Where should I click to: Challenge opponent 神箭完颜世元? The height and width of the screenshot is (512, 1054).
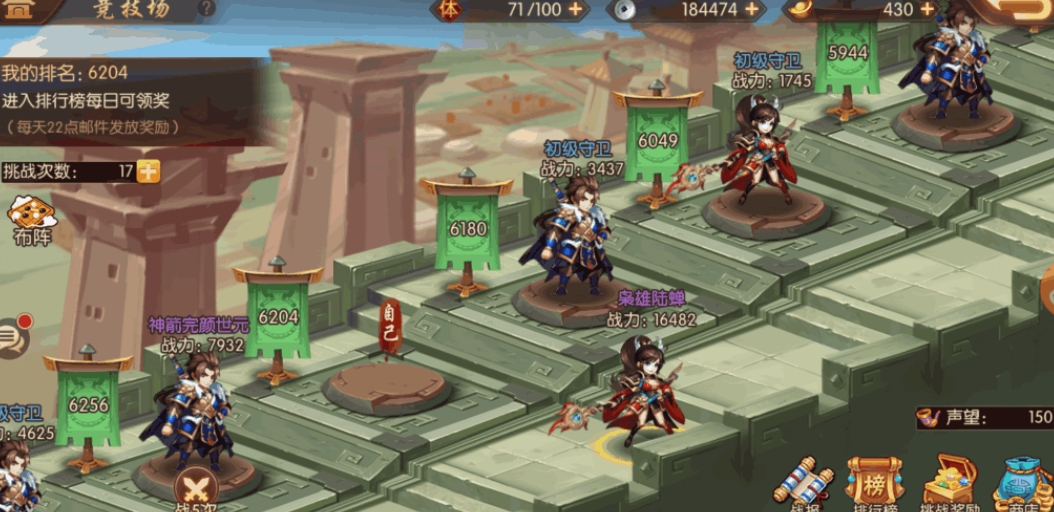[x=196, y=410]
